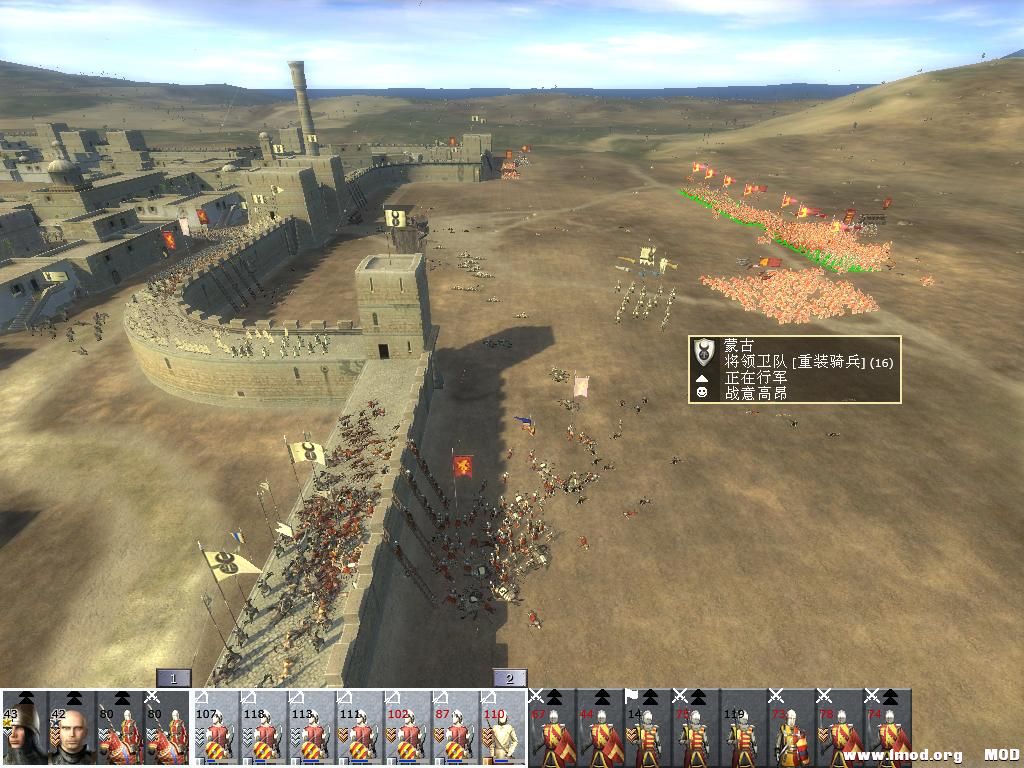1024x768 pixels.
Task: Pick the infantry unit card showing 119
Action: (x=744, y=728)
